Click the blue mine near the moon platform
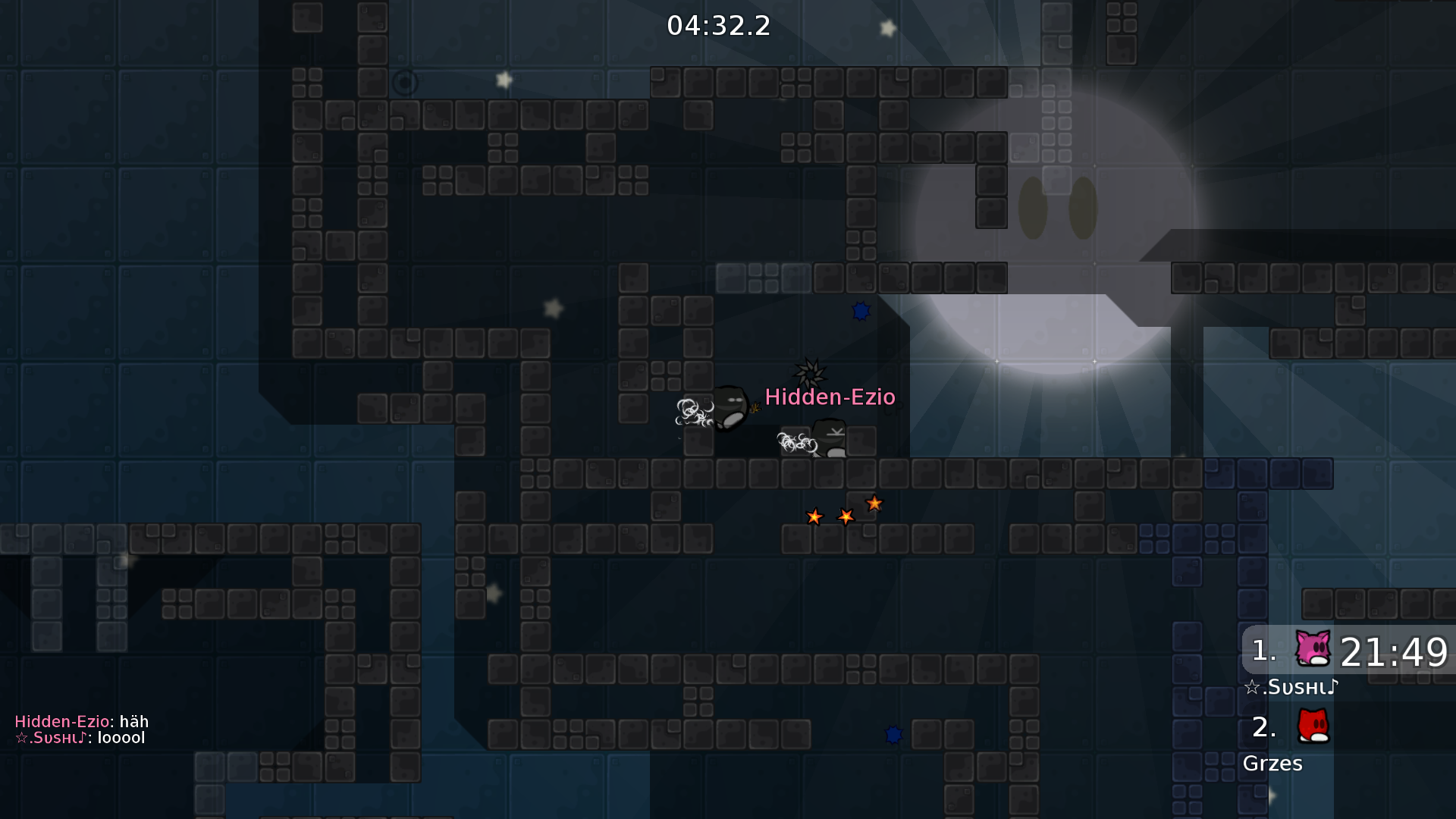 [861, 311]
